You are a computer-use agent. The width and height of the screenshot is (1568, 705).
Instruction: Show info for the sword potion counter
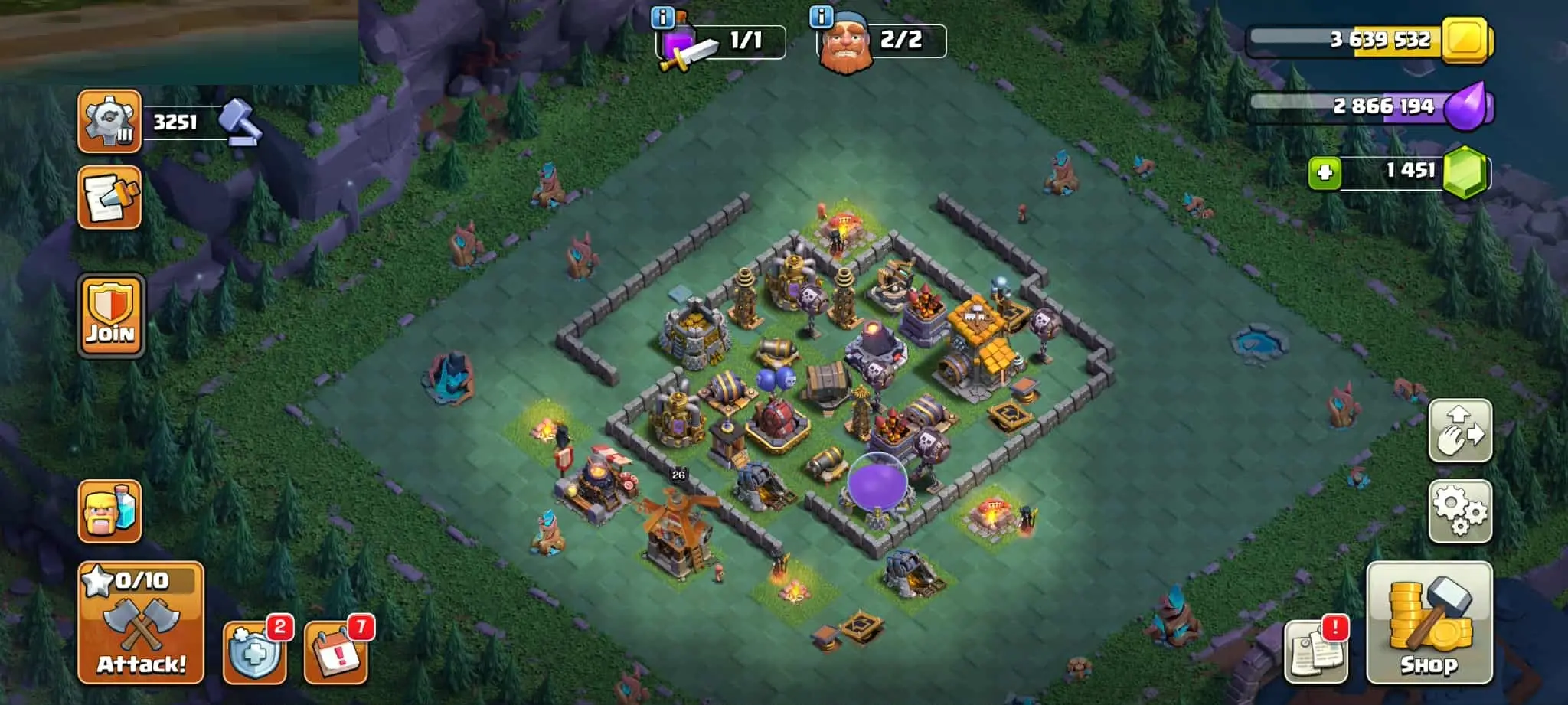pos(662,17)
